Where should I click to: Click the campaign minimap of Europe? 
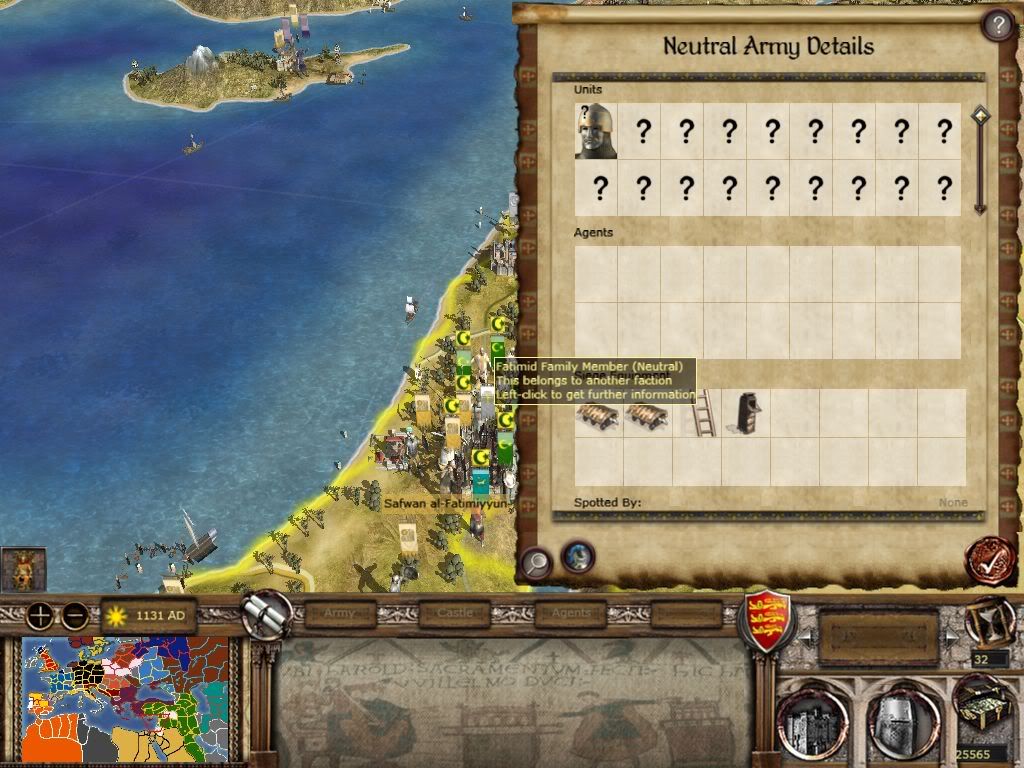tap(125, 700)
